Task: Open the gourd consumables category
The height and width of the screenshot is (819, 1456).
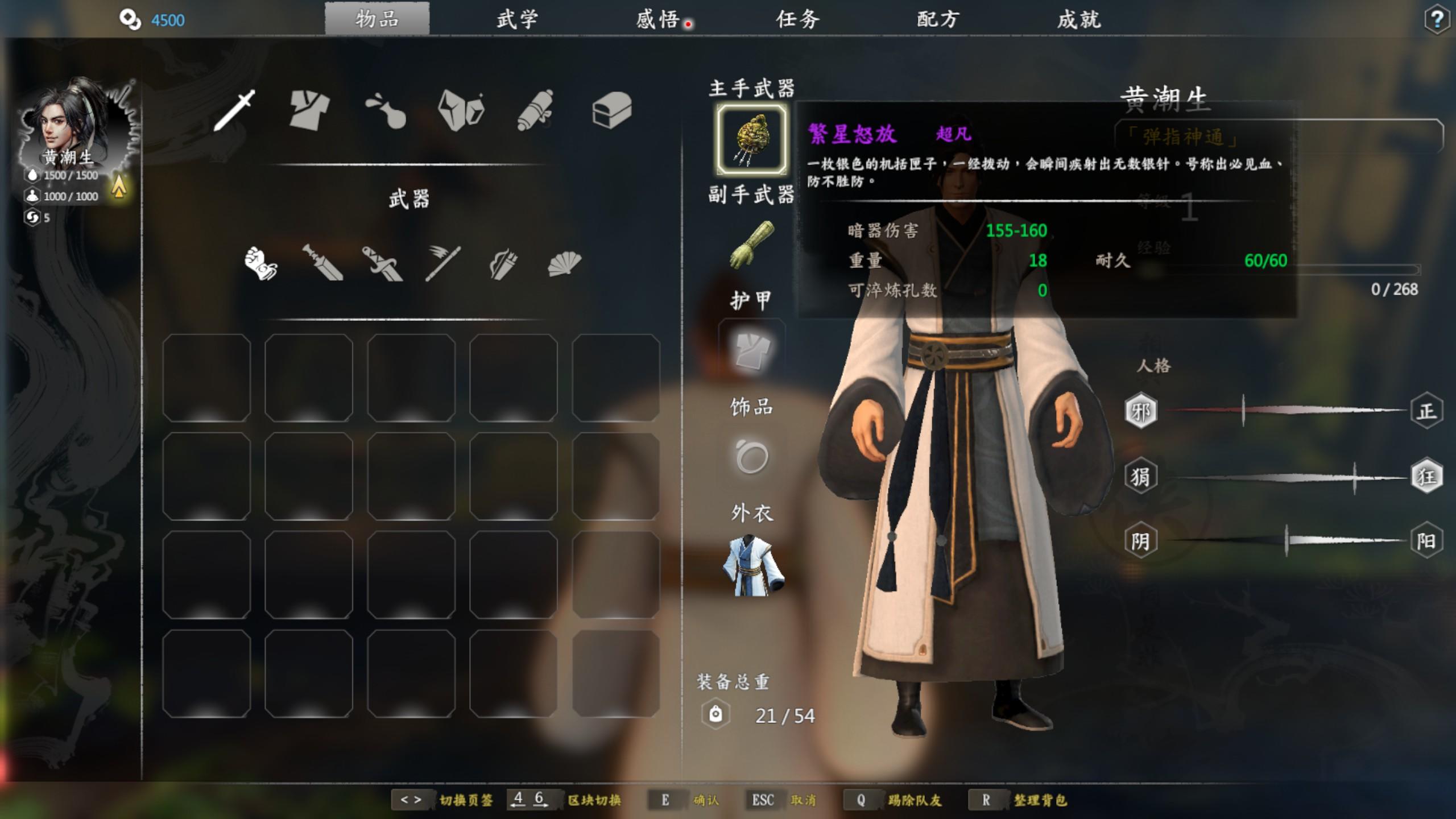Action: pyautogui.click(x=386, y=110)
